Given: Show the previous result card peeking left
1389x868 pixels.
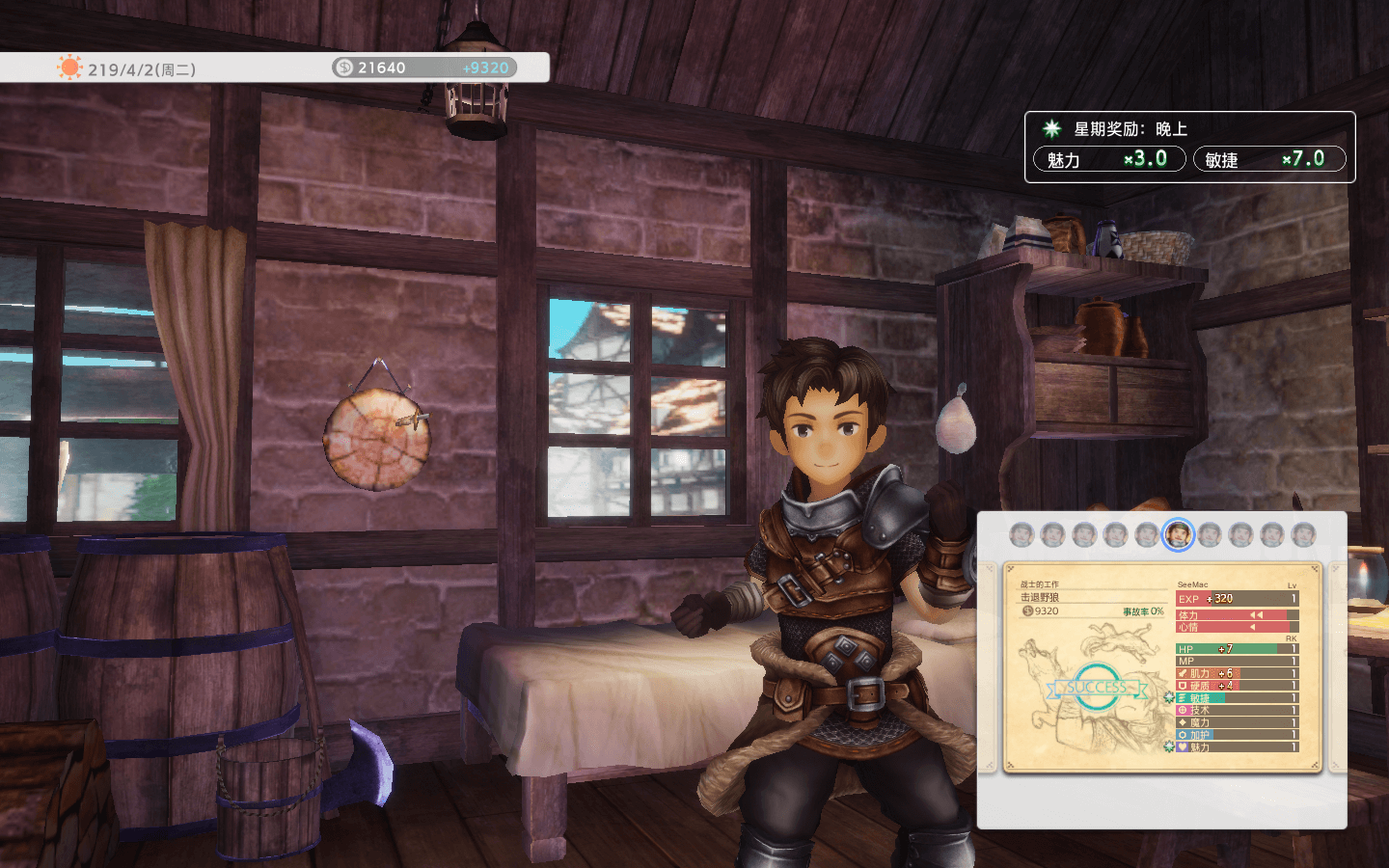Looking at the screenshot, I should pyautogui.click(x=987, y=666).
